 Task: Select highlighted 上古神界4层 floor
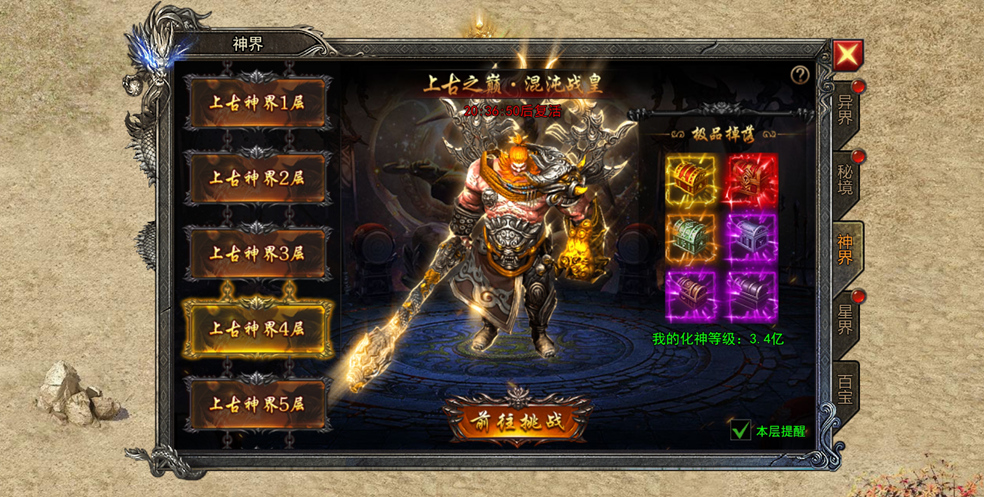[256, 328]
